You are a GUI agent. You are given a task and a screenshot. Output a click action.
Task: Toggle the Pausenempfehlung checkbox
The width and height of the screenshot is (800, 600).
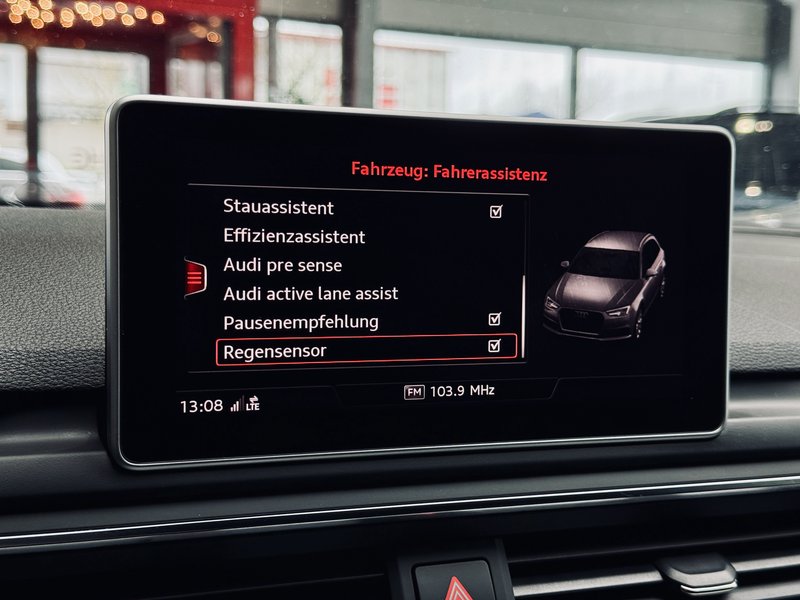click(495, 319)
